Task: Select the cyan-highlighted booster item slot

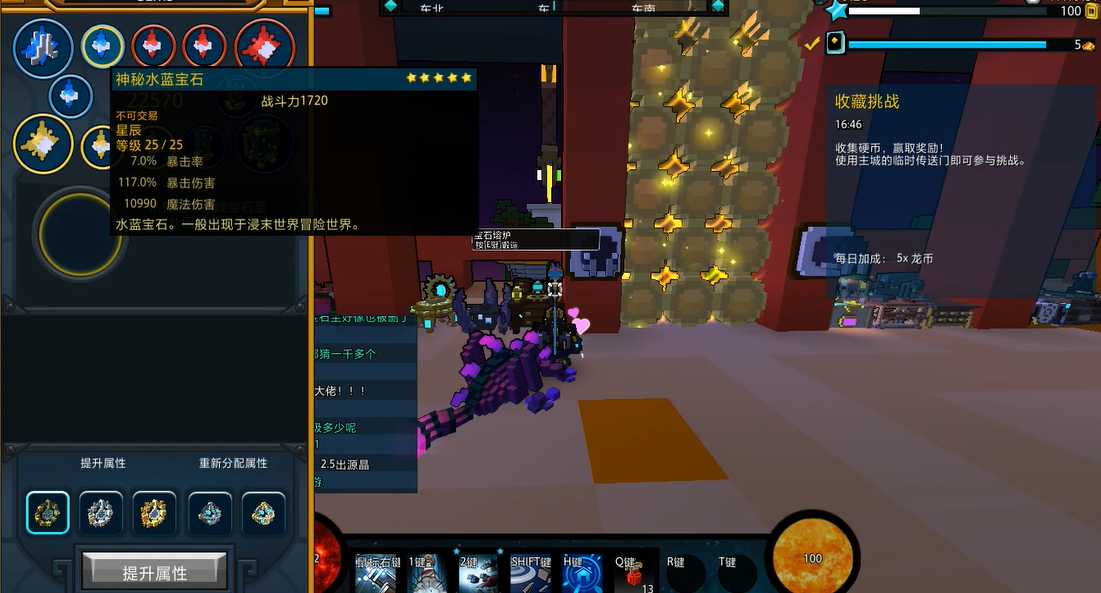Action: (48, 513)
